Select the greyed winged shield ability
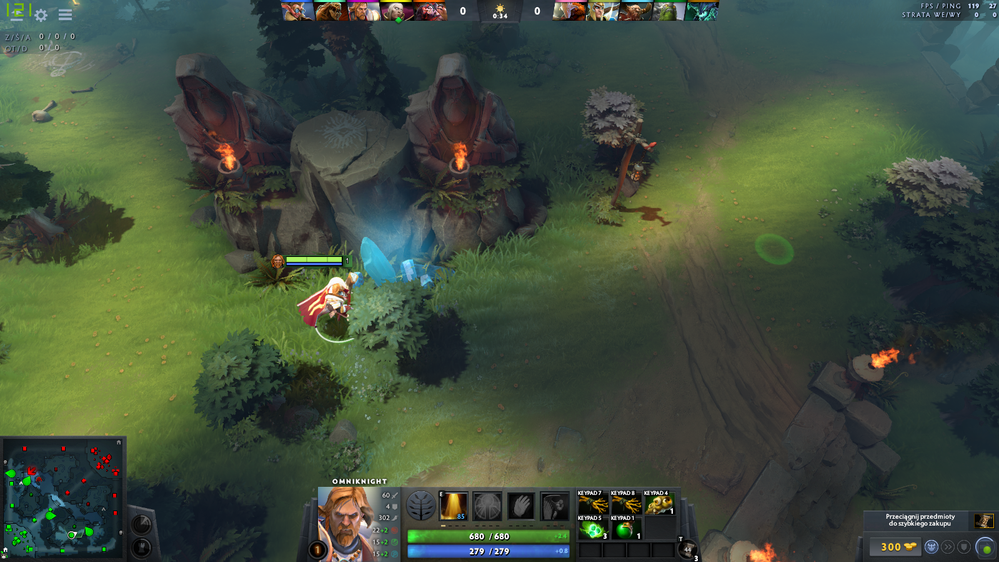Screen dimensions: 999x562 (487, 506)
